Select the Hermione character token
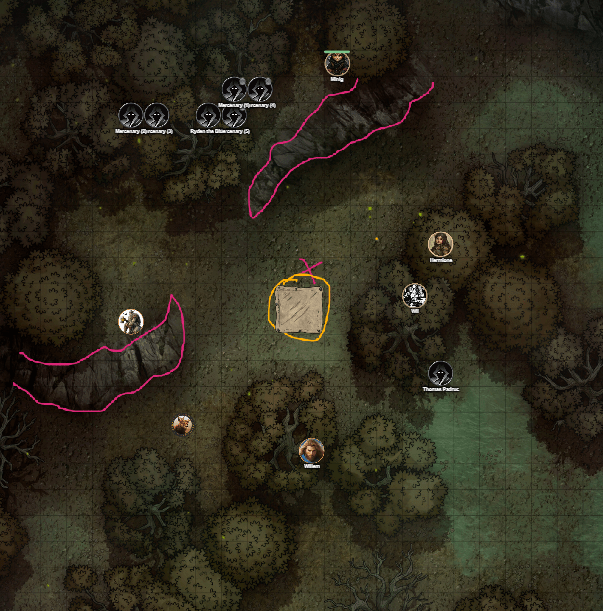 tap(440, 243)
